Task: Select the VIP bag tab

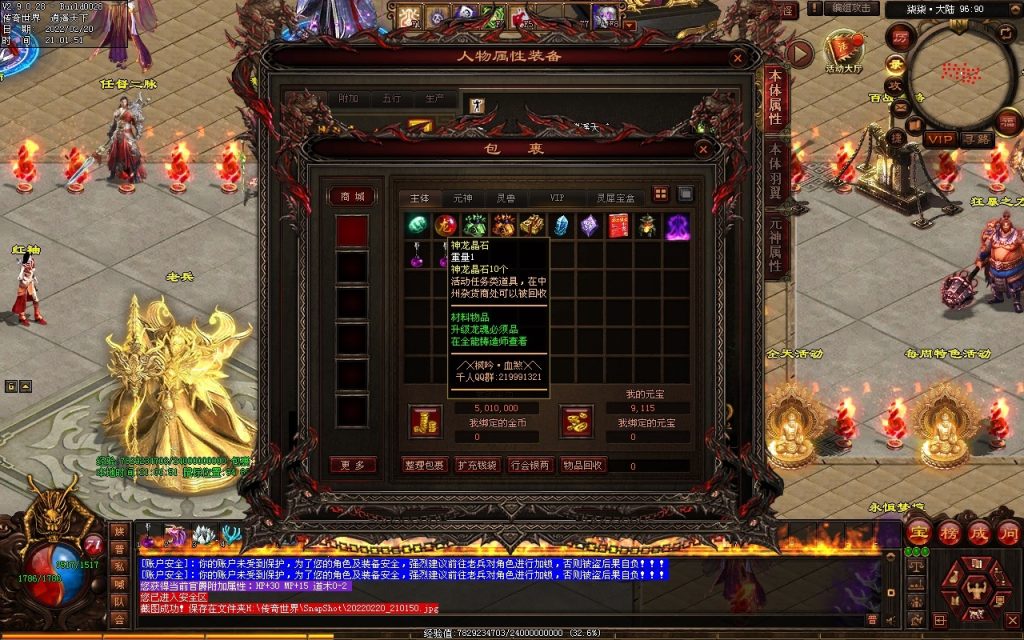Action: coord(557,198)
